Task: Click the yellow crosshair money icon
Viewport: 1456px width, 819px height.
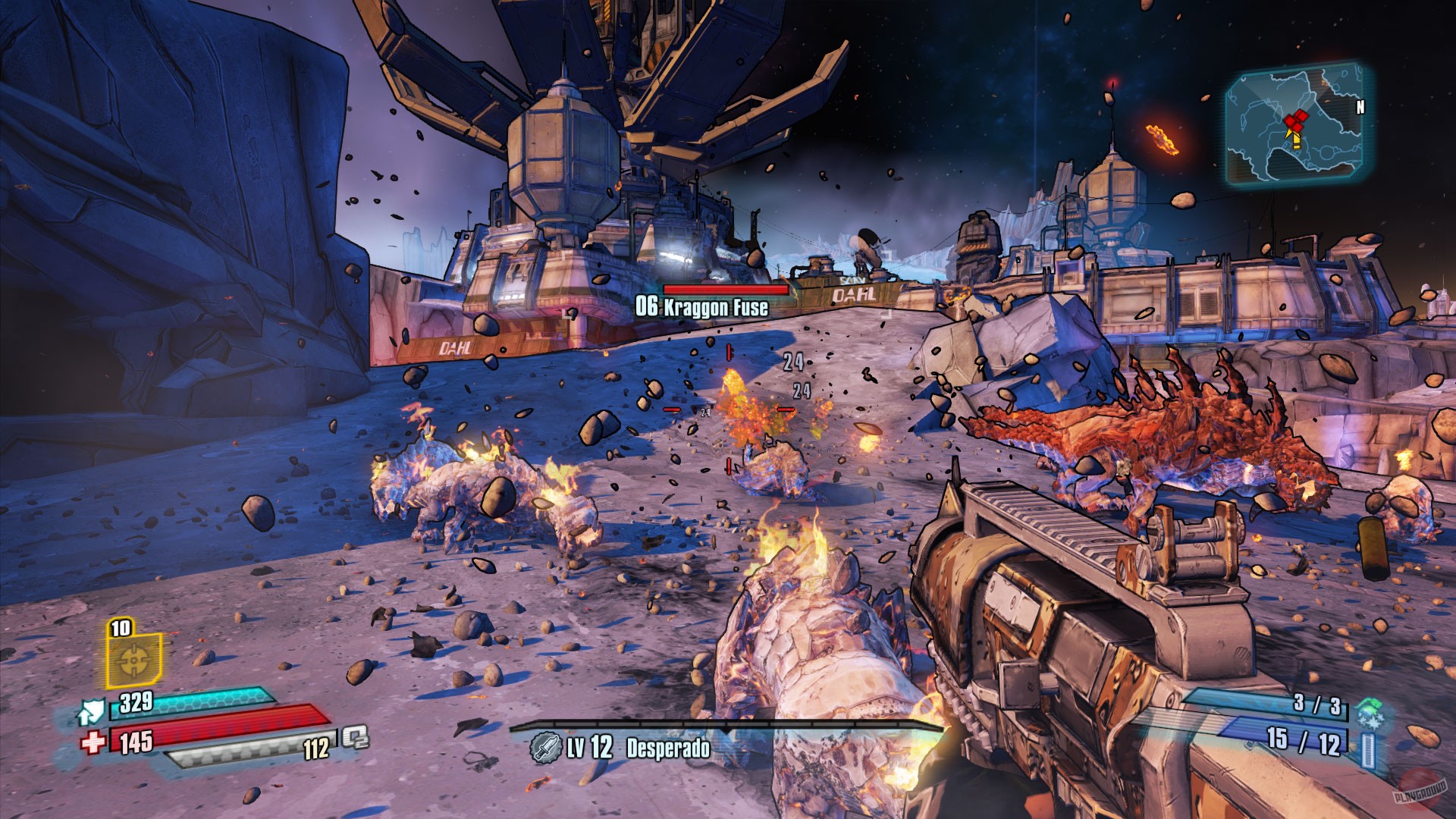Action: (133, 660)
